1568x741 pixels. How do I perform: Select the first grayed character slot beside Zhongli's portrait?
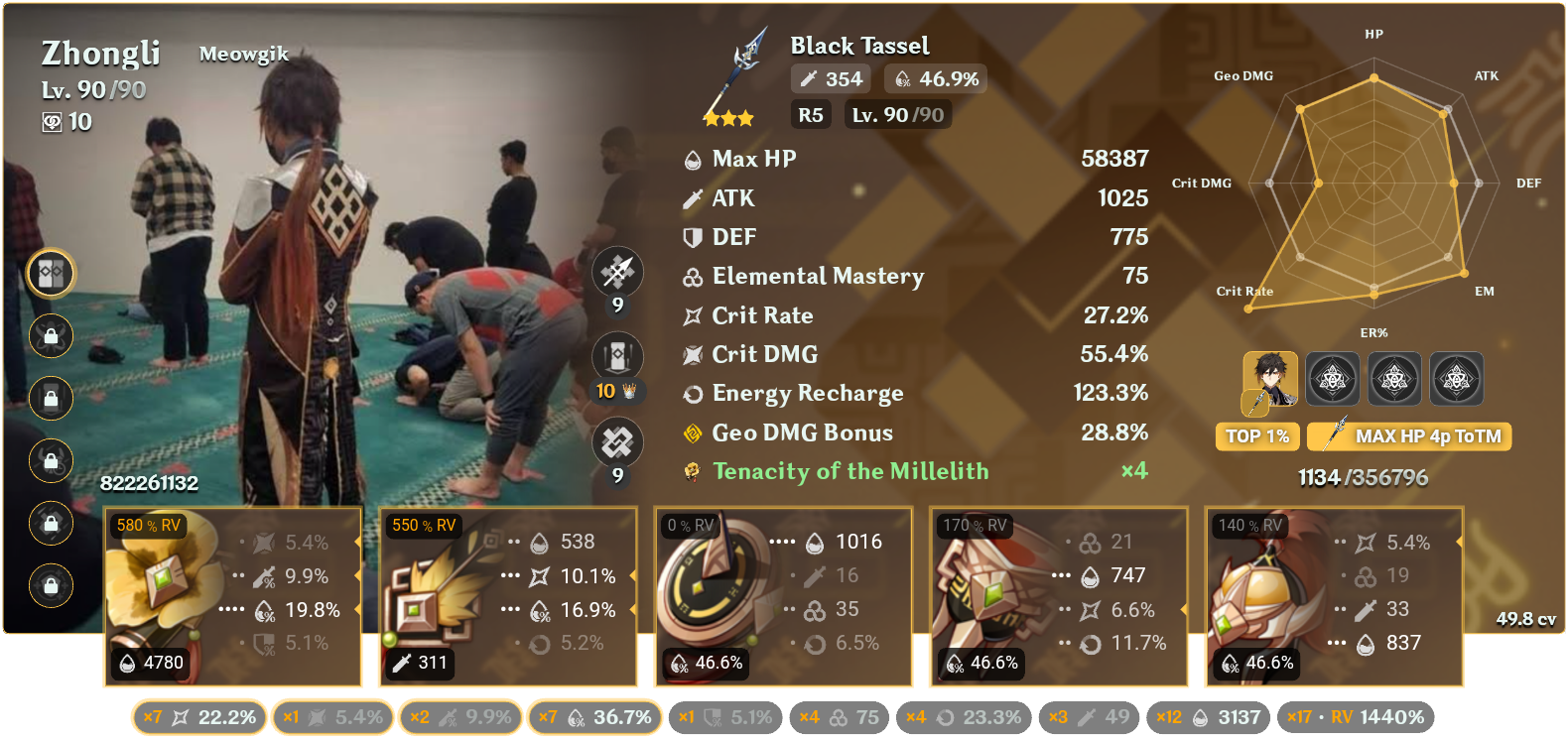point(1333,379)
